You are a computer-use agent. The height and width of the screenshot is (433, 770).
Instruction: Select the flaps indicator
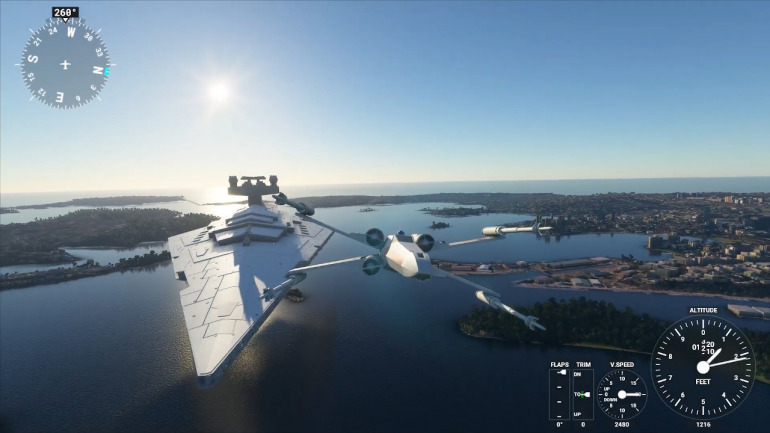click(x=560, y=394)
